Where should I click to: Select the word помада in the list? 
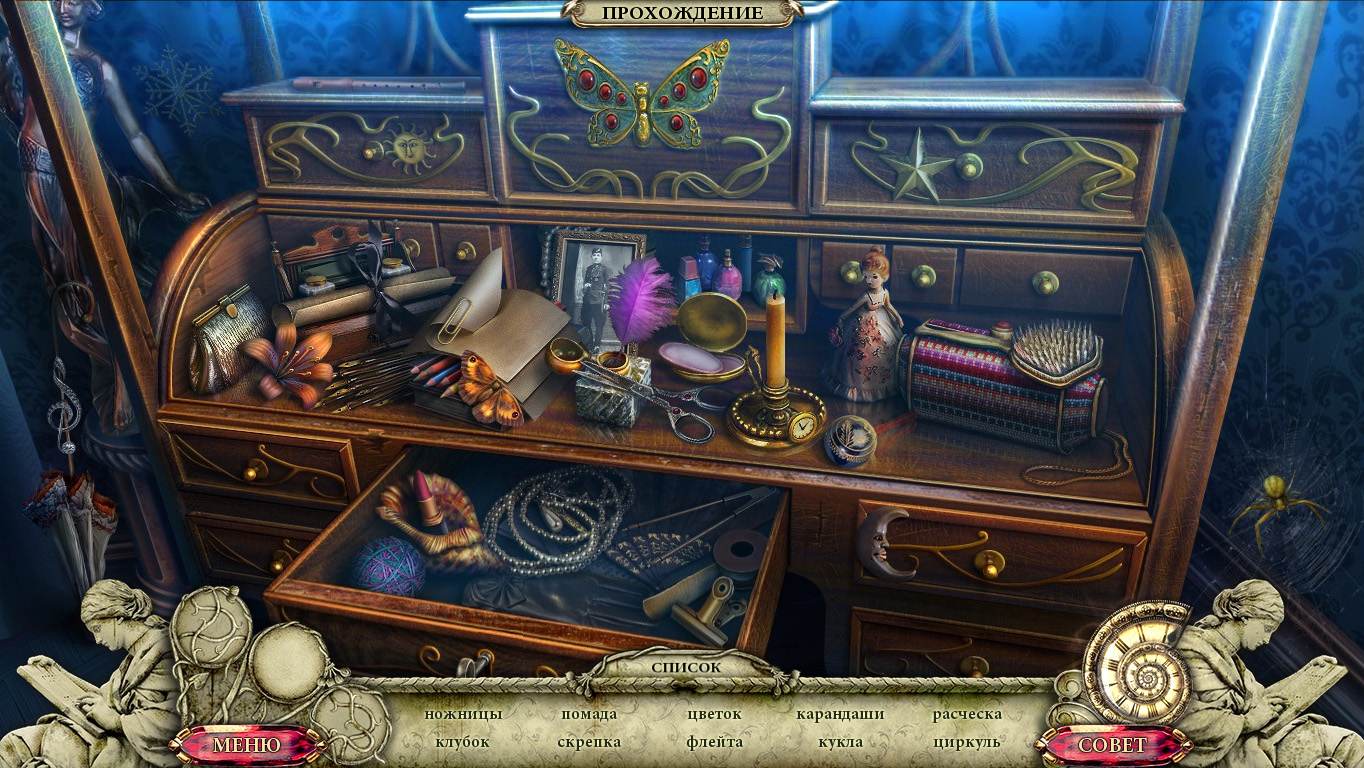(589, 714)
